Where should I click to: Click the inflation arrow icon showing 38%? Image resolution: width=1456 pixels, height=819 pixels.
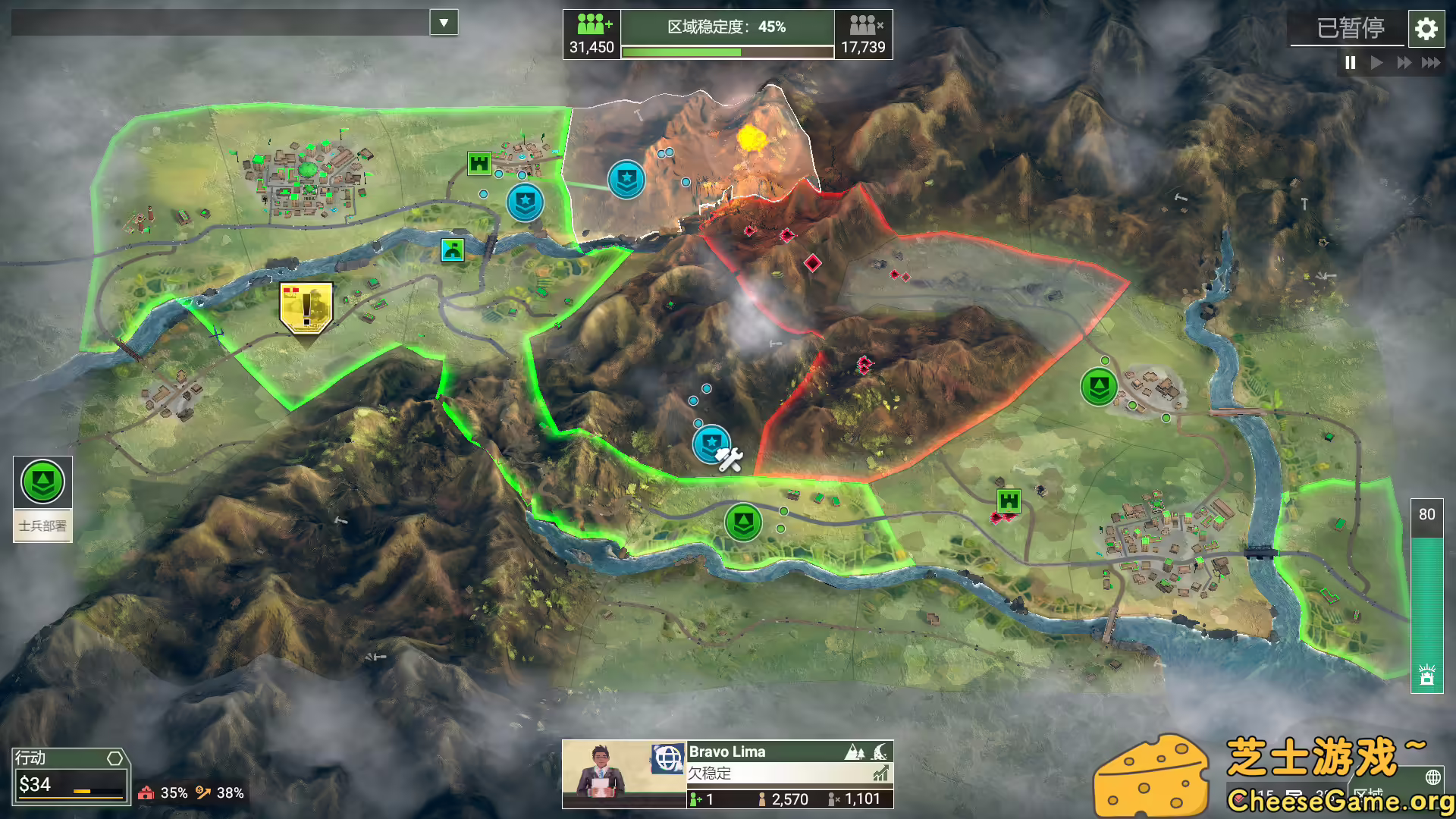coord(203,792)
